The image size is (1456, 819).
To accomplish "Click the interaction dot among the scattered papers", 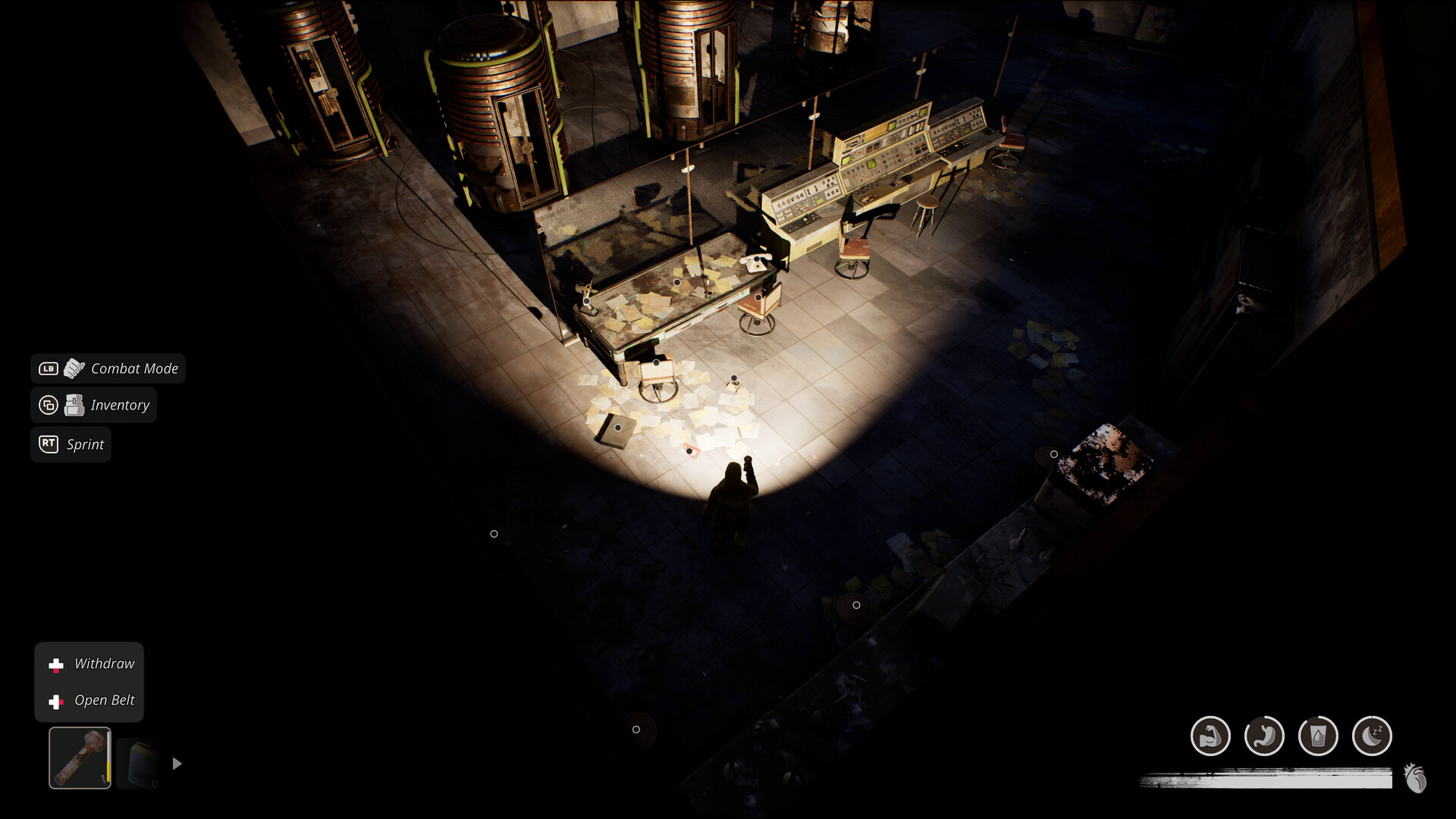I will click(x=689, y=452).
